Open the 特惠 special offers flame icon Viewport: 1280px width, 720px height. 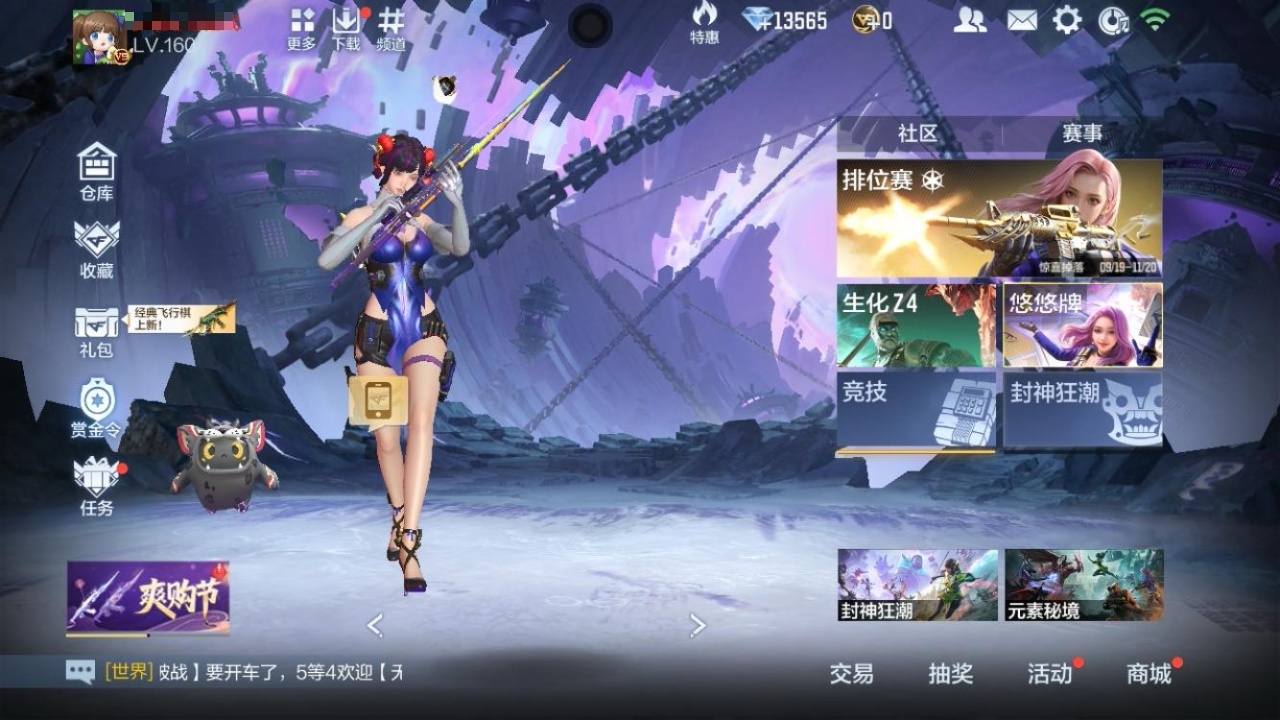point(704,22)
